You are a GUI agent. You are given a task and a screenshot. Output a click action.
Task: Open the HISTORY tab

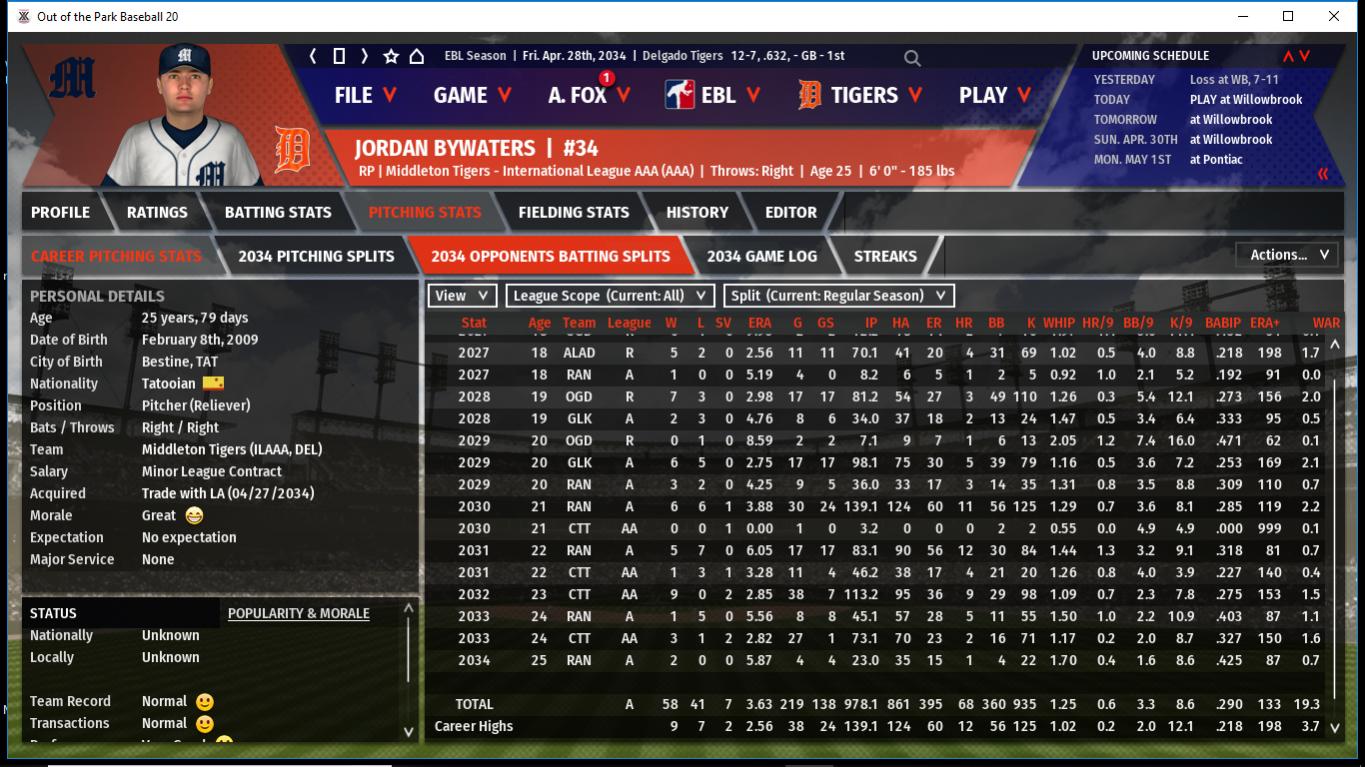[x=697, y=212]
